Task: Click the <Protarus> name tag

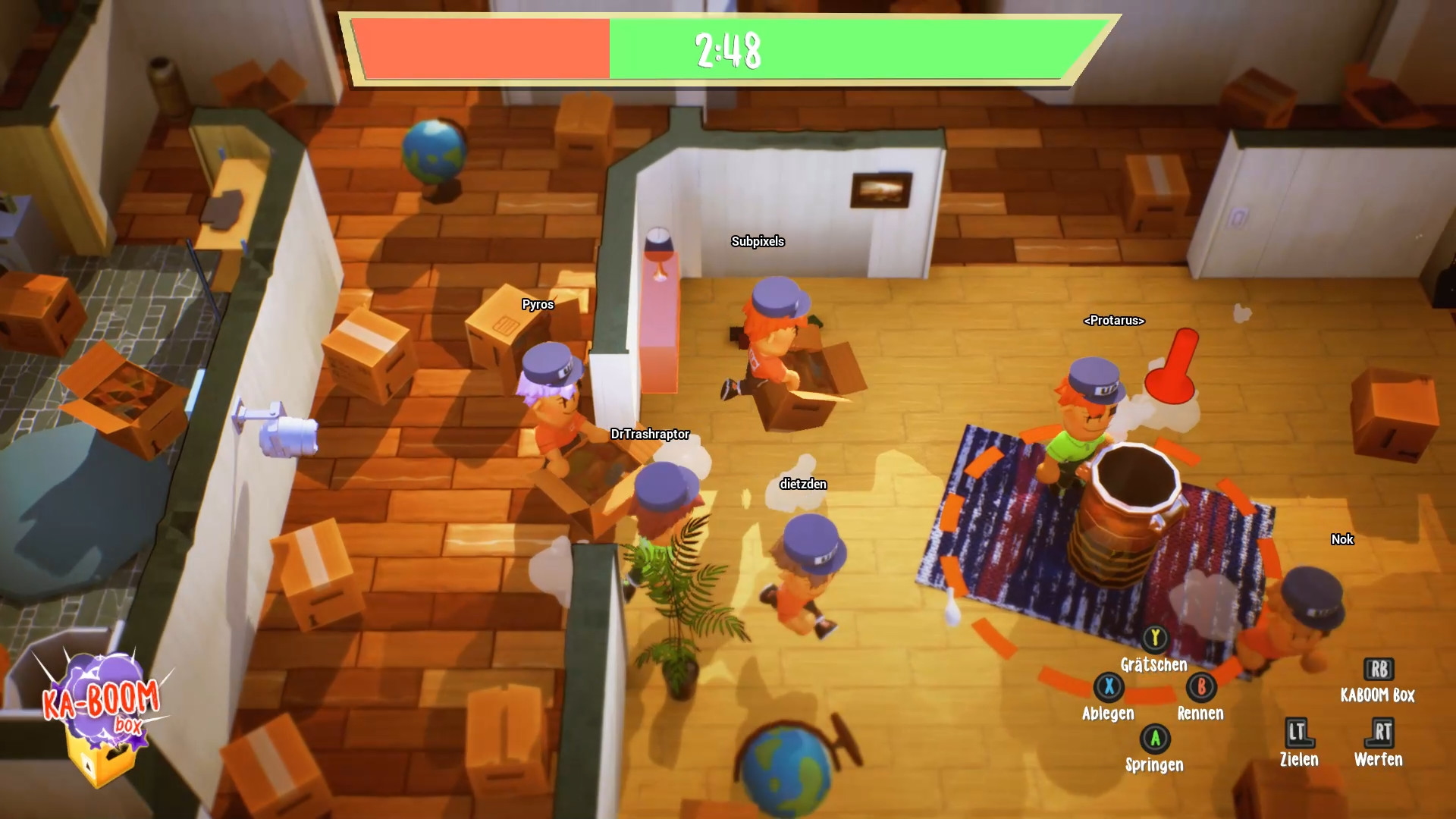Action: (1114, 321)
